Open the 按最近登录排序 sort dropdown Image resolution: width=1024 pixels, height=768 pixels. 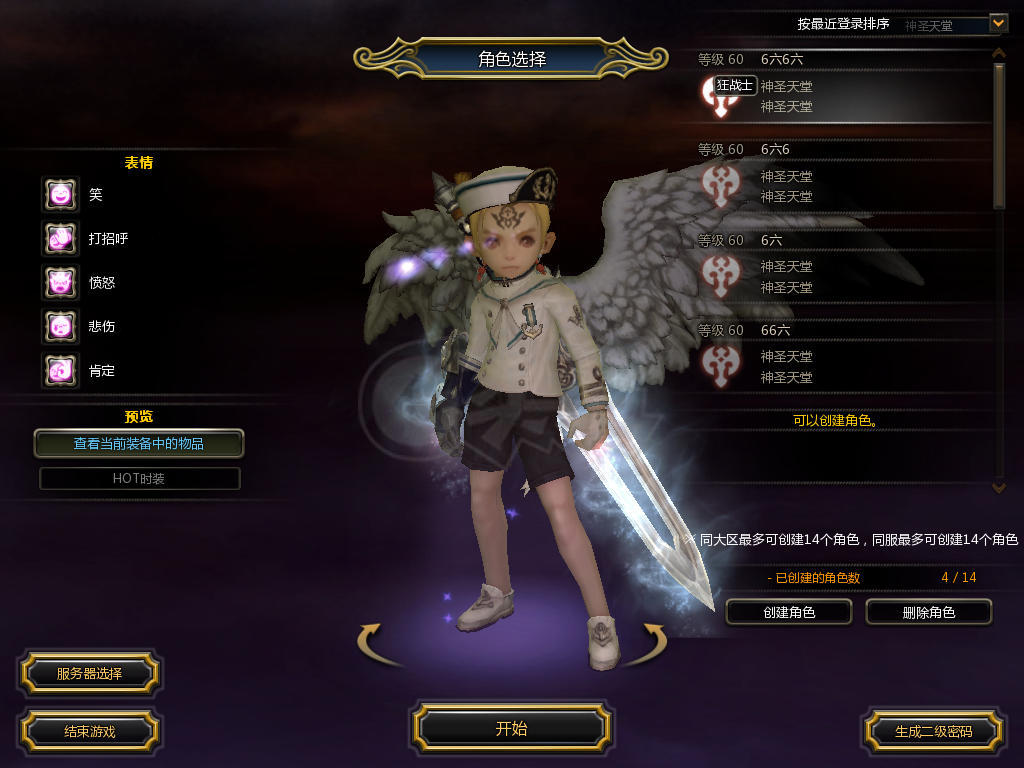coord(997,23)
